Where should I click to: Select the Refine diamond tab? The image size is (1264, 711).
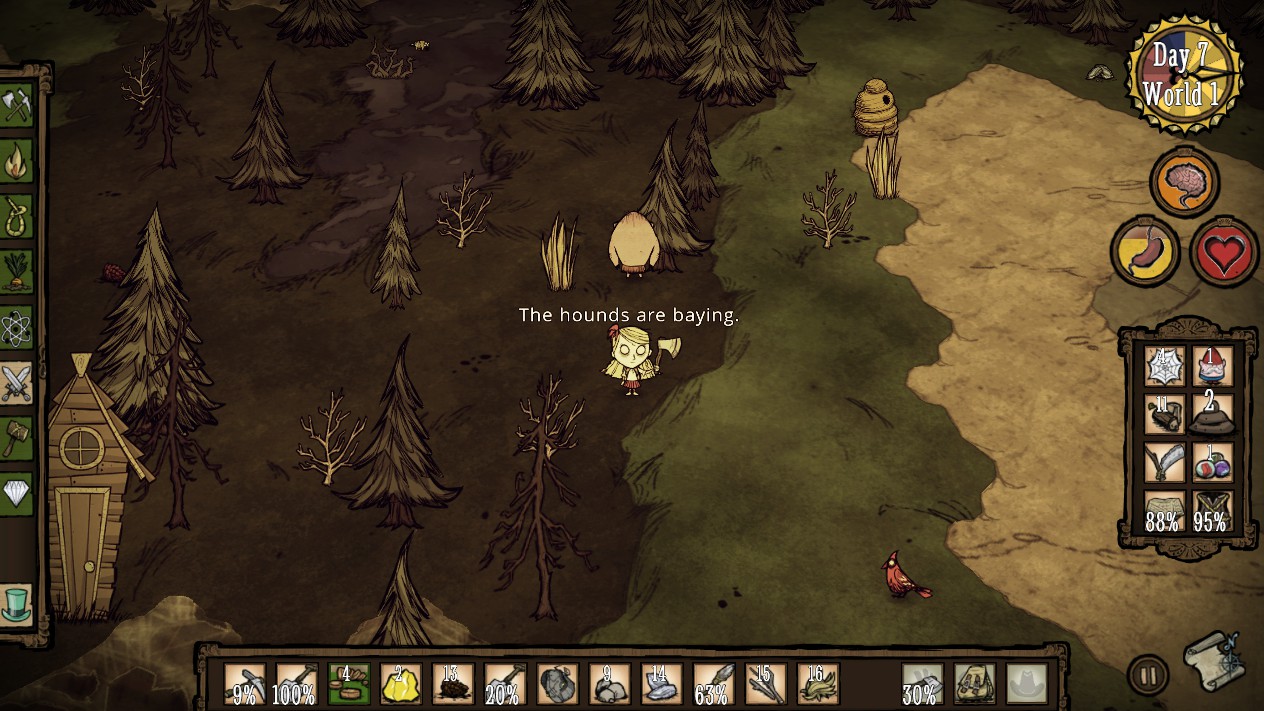pyautogui.click(x=18, y=492)
